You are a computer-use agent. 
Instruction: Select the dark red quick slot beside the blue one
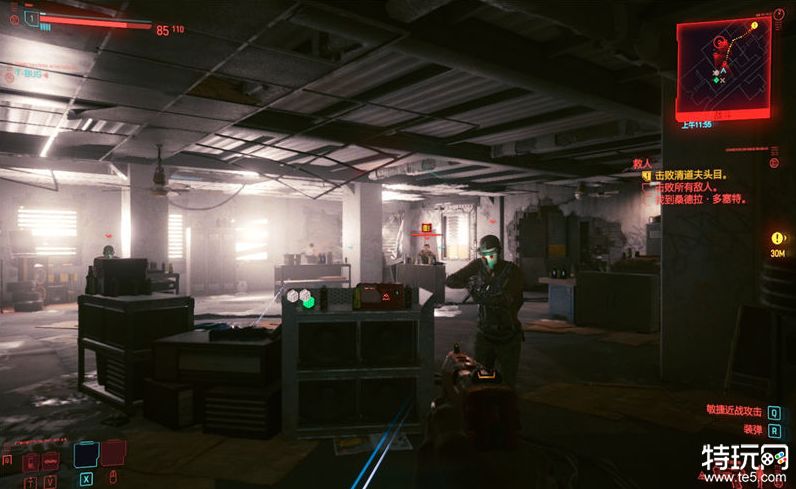click(x=113, y=453)
